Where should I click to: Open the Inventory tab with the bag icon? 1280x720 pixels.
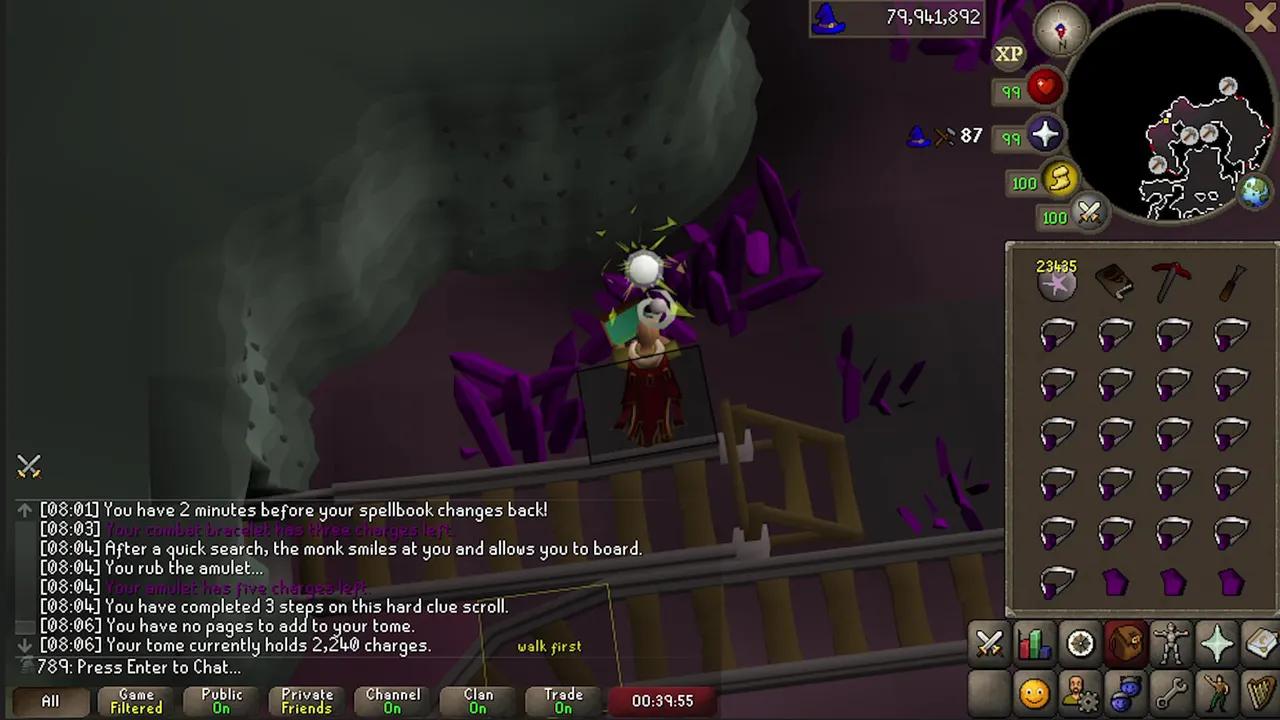[1126, 643]
